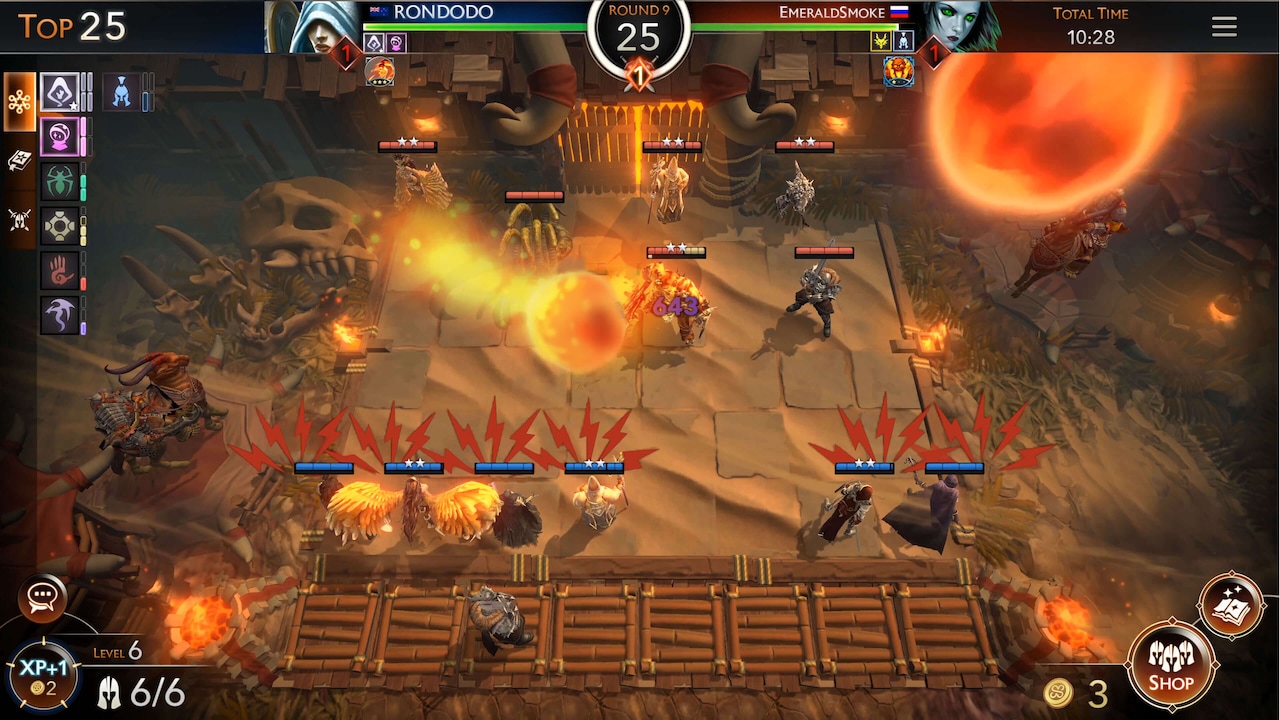
Task: Open the hamburger menu
Action: point(1224,27)
